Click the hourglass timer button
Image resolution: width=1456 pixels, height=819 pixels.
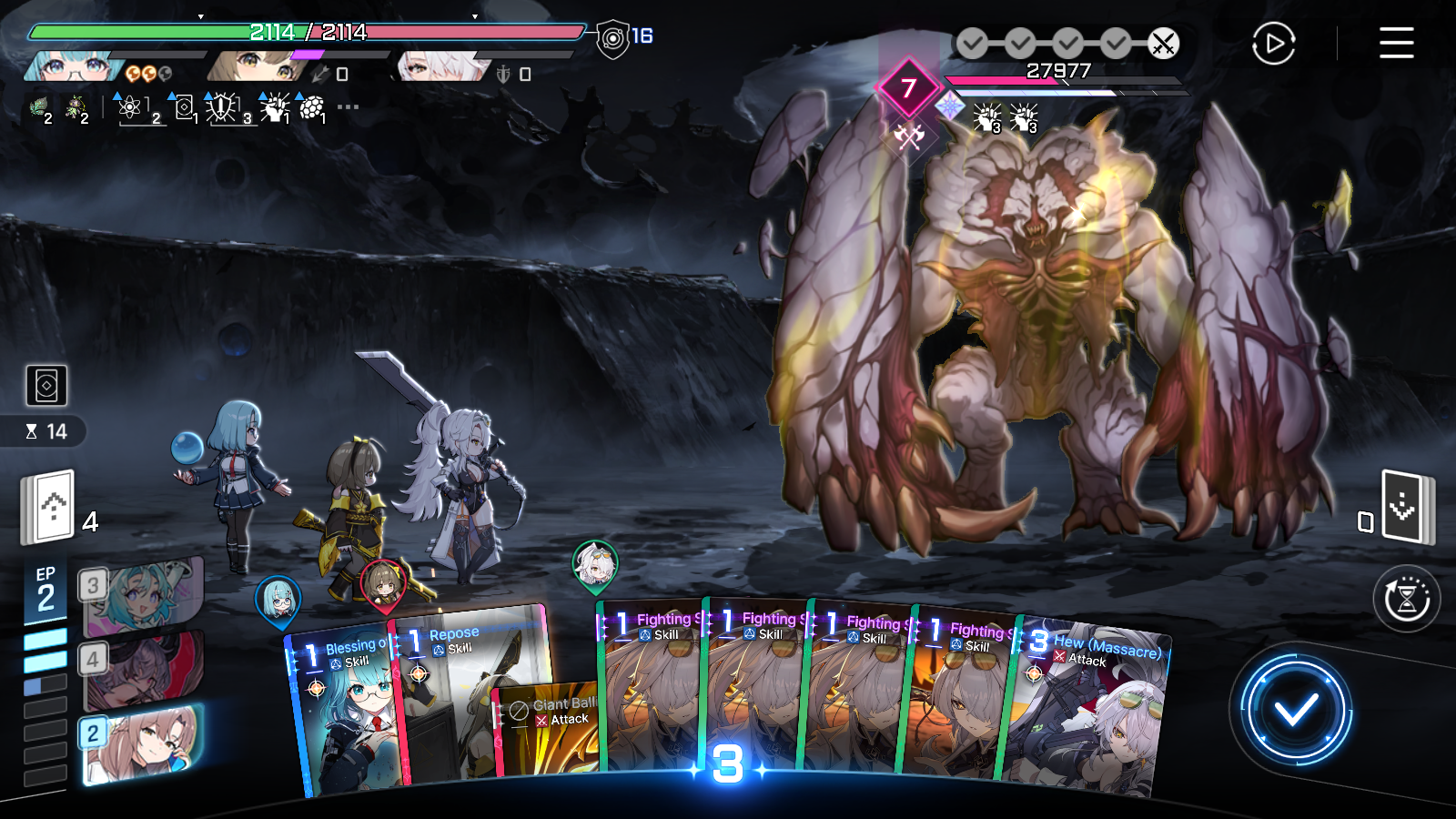(1406, 599)
